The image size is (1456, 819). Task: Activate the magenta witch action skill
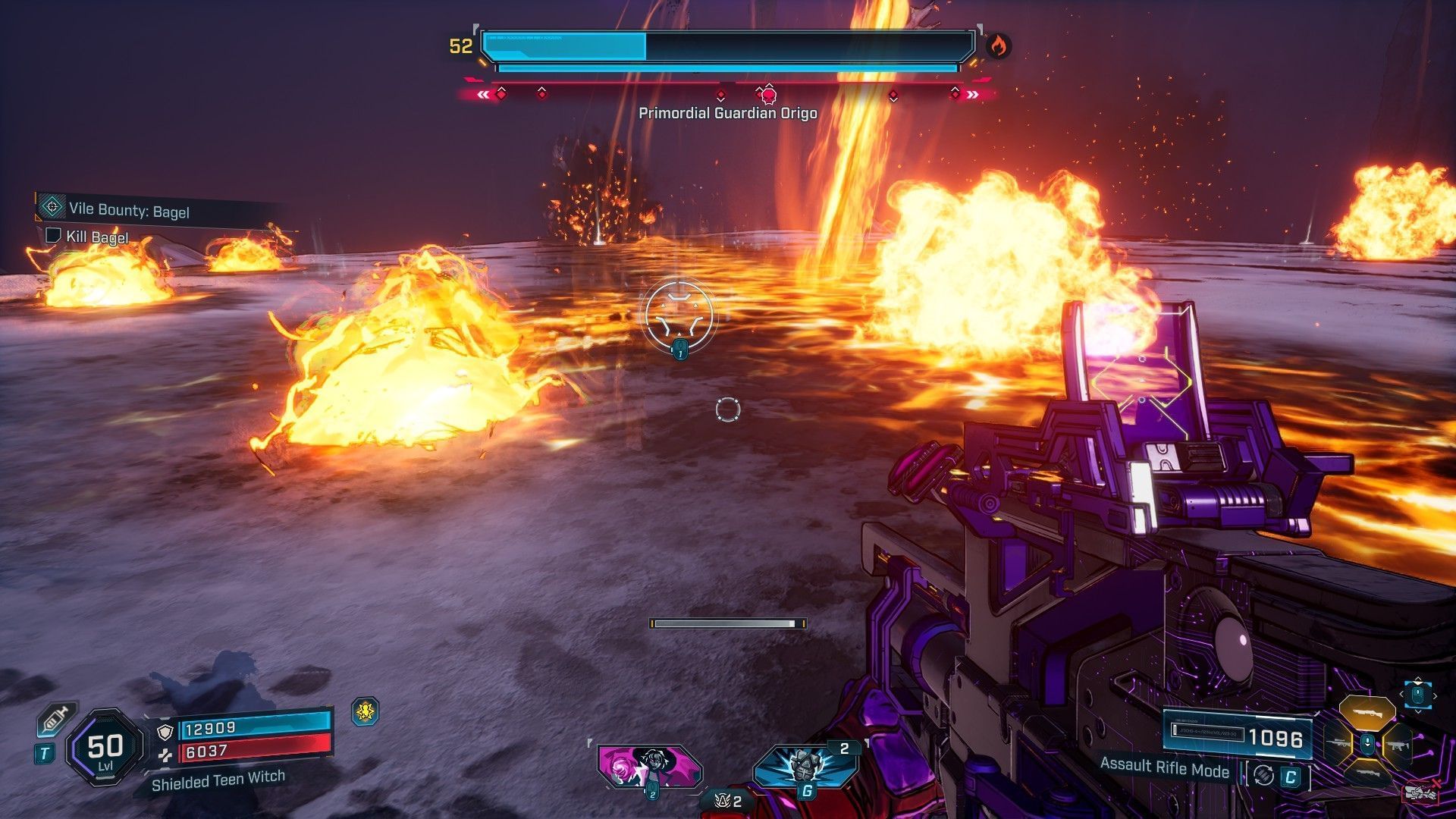coord(650,766)
